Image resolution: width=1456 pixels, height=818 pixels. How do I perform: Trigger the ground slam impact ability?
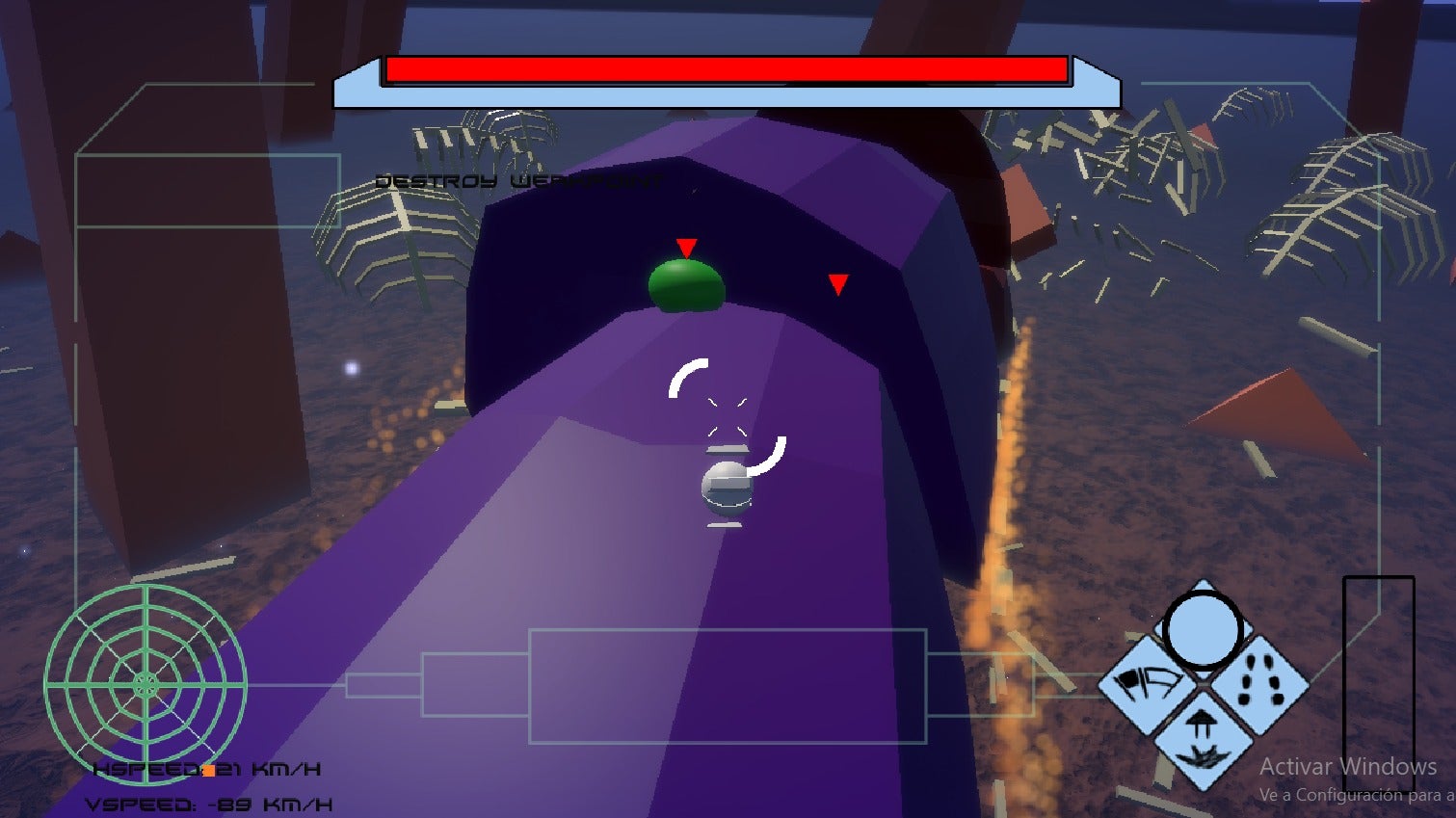tap(1203, 740)
